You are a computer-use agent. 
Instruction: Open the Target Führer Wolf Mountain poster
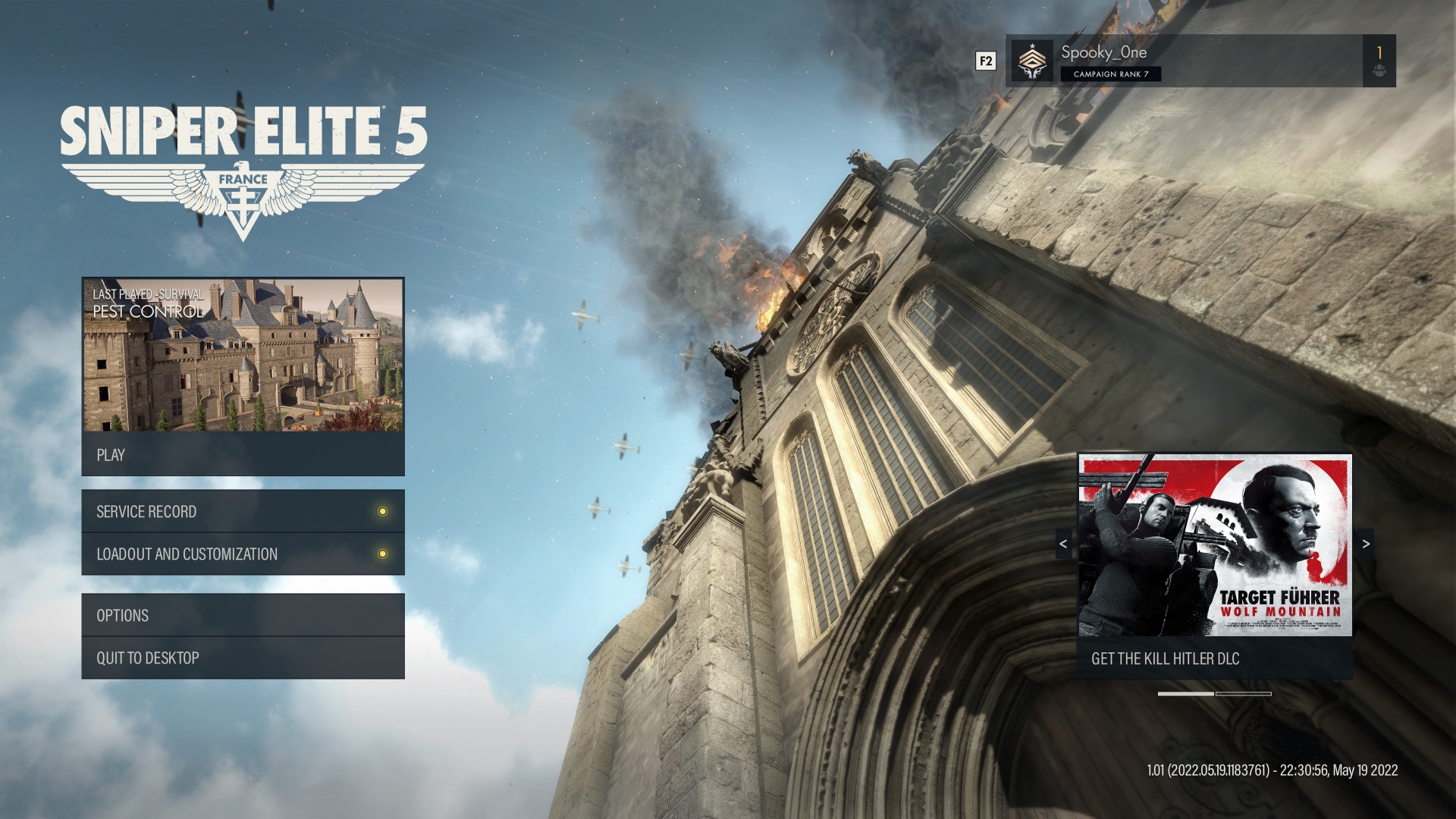pyautogui.click(x=1215, y=545)
